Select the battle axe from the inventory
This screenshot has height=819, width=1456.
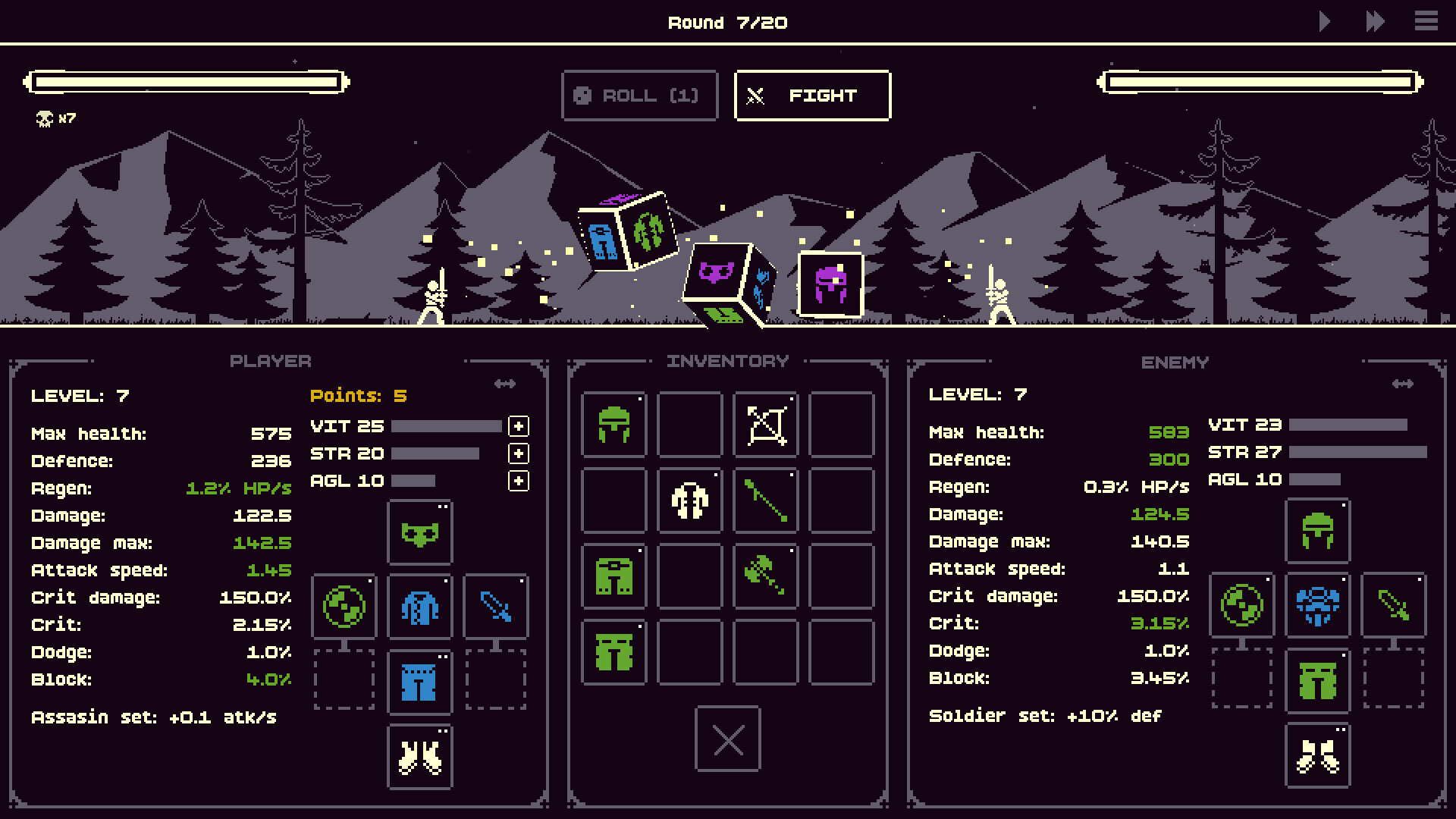pos(765,576)
